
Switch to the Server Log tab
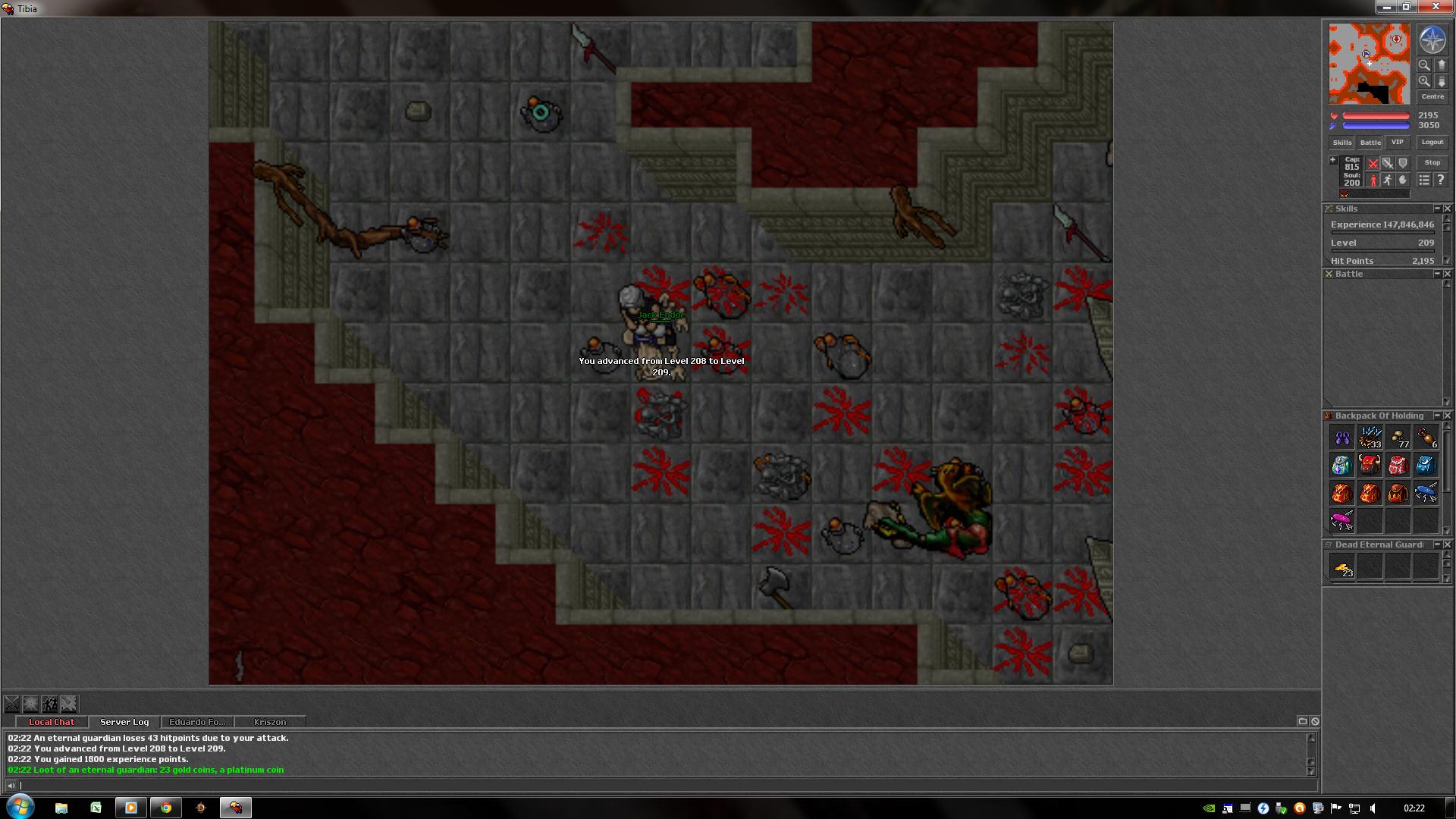click(124, 722)
